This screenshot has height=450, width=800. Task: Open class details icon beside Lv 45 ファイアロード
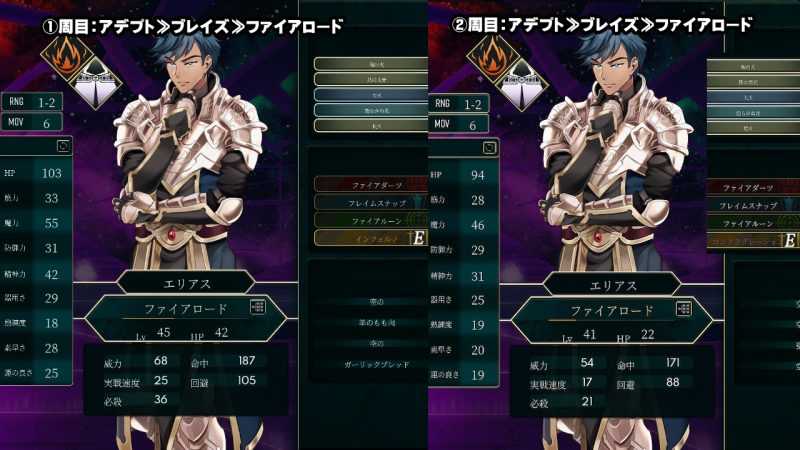click(x=259, y=307)
